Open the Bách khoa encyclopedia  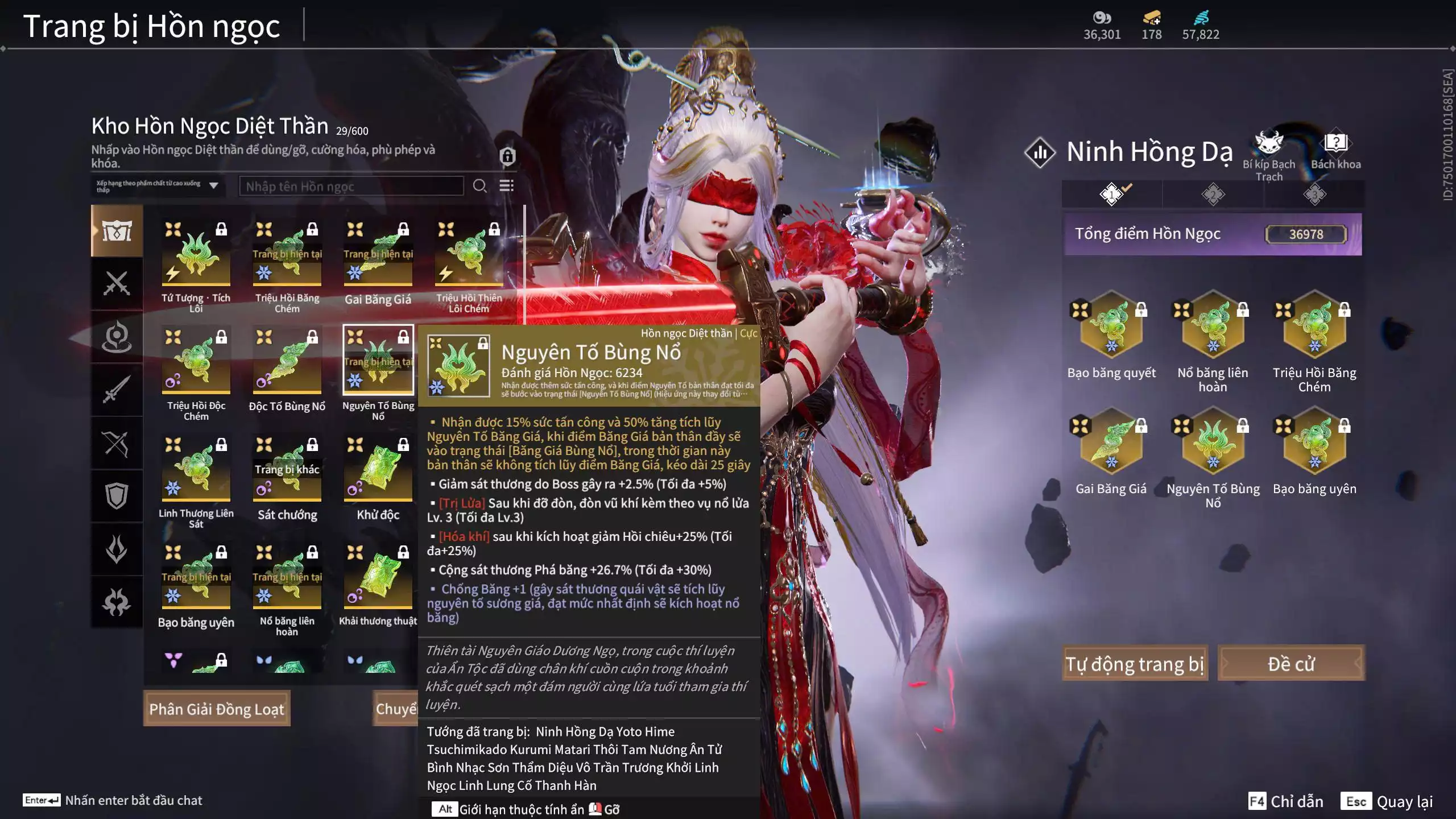[x=1335, y=148]
